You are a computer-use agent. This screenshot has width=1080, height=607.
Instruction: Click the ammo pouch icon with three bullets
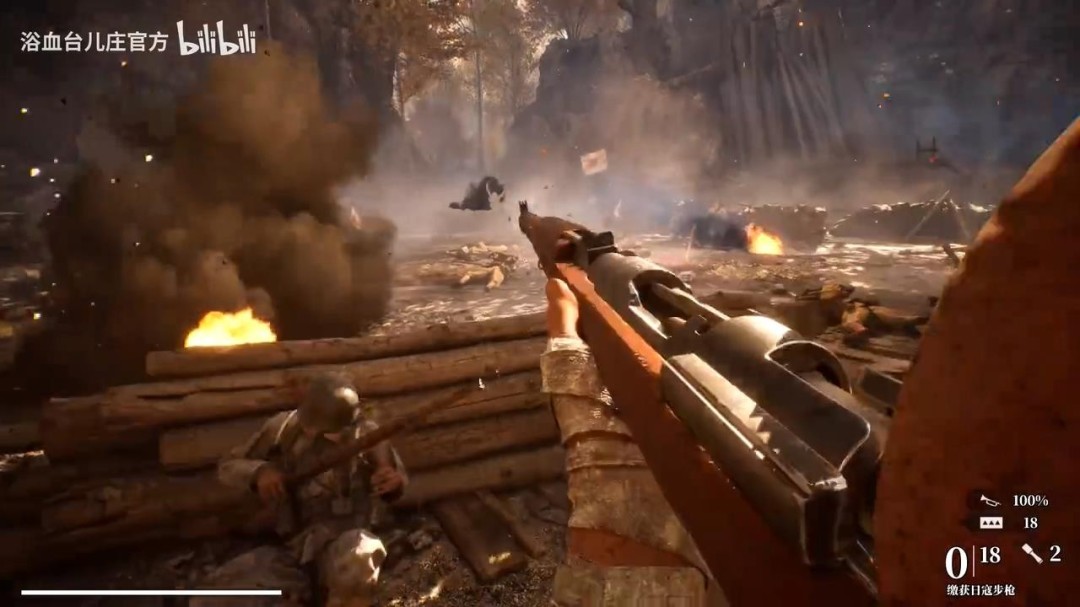990,523
